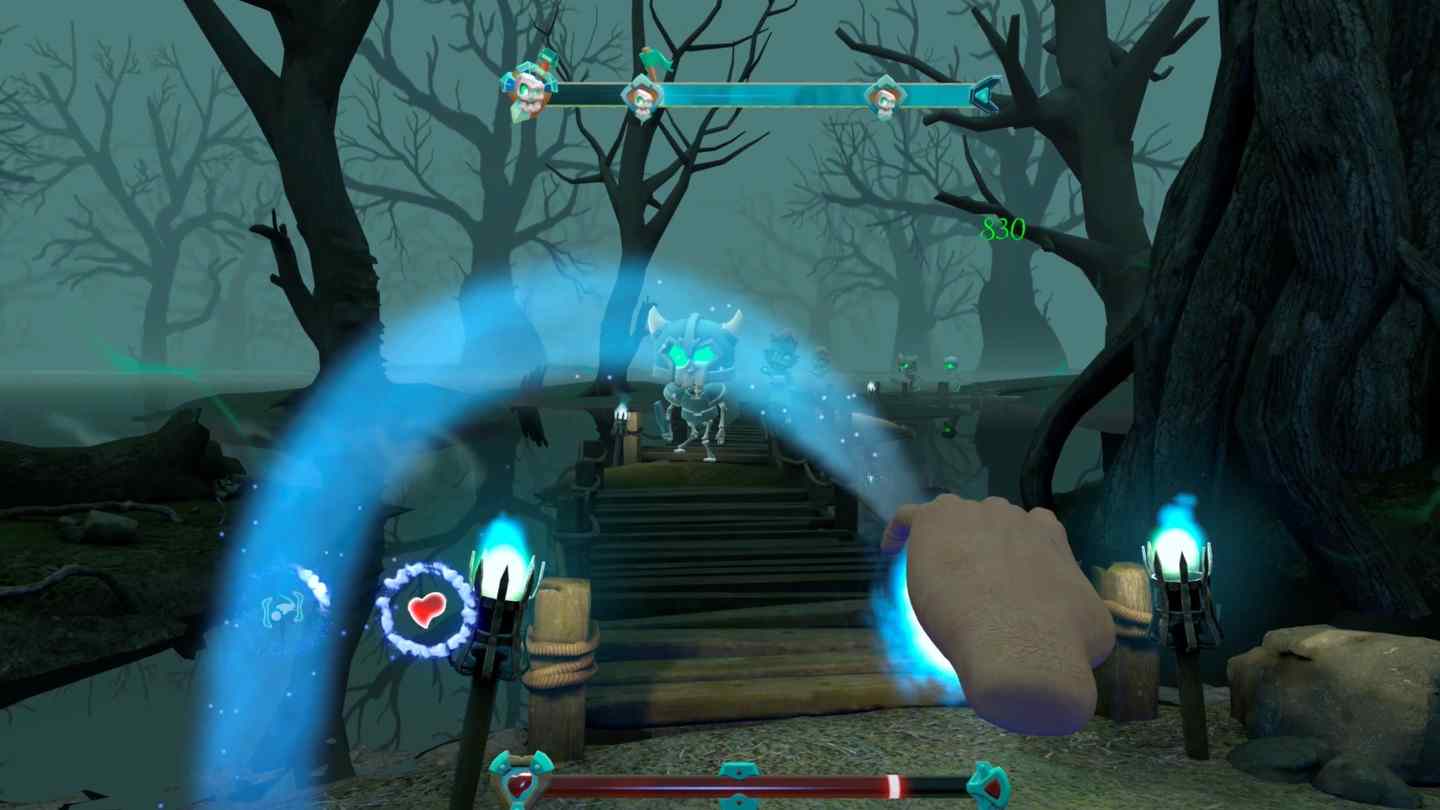Click the blue wave progress bar fill
Screen dimensions: 1440x810
point(760,92)
